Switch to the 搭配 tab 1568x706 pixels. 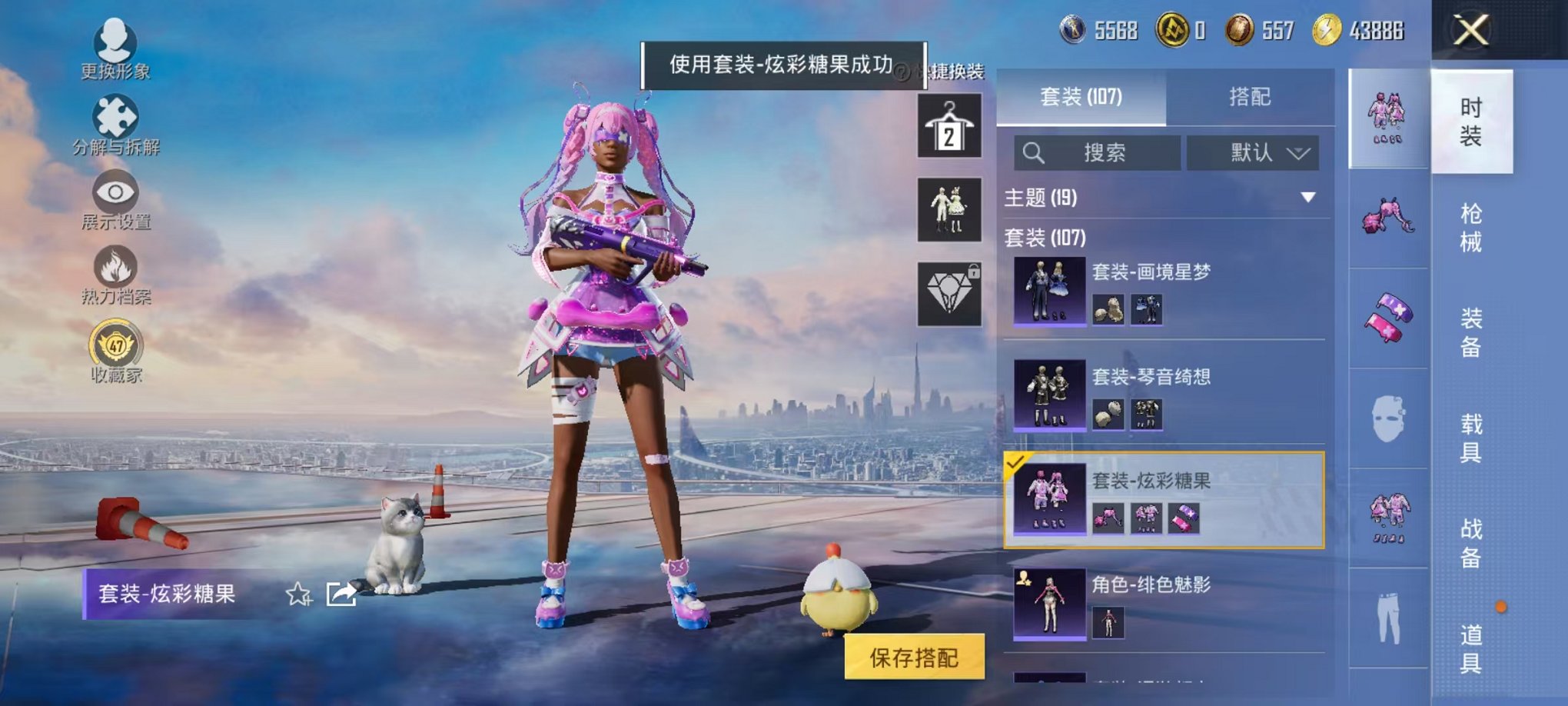click(1251, 98)
